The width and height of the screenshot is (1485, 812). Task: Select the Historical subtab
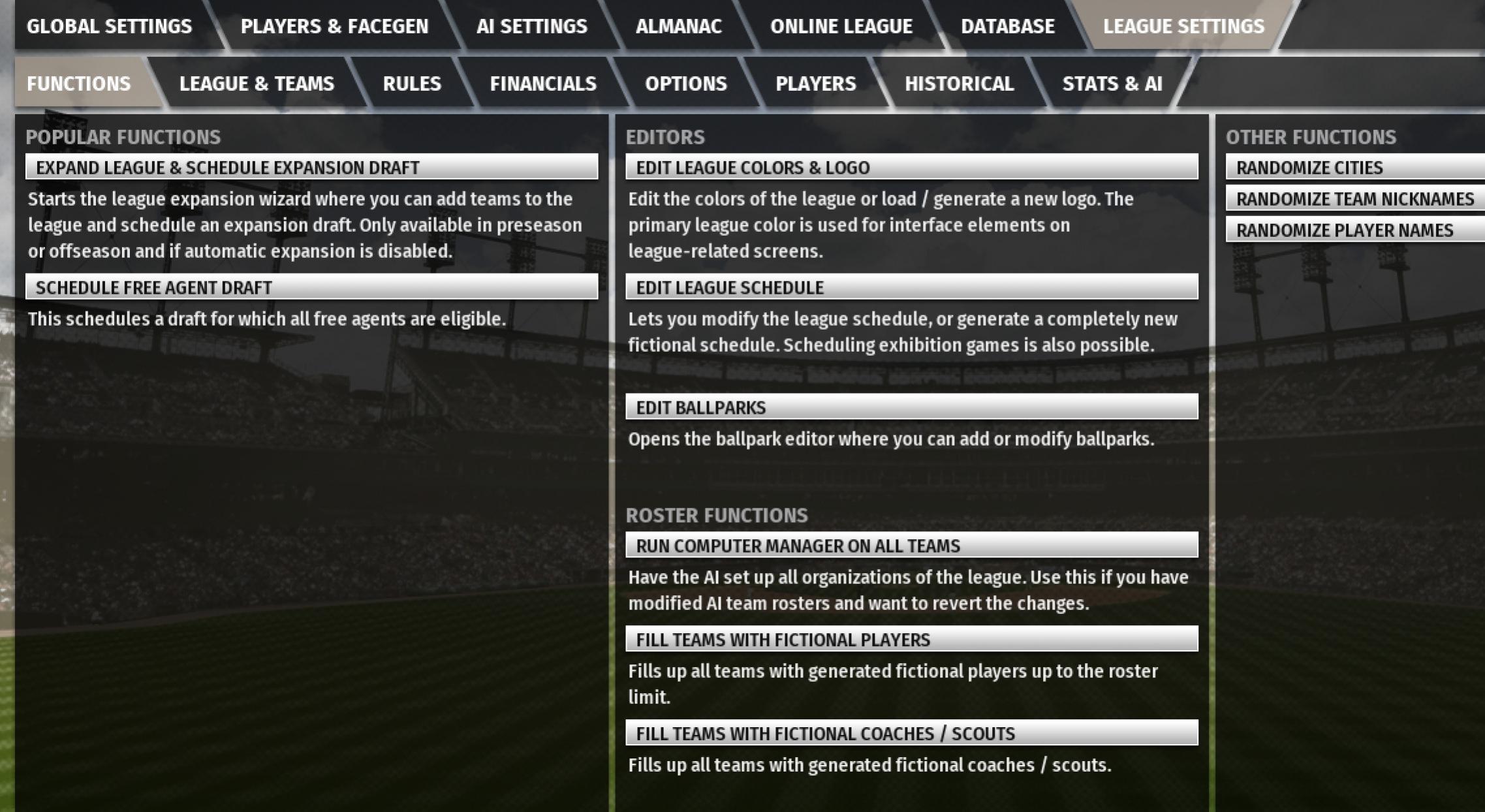pos(959,84)
